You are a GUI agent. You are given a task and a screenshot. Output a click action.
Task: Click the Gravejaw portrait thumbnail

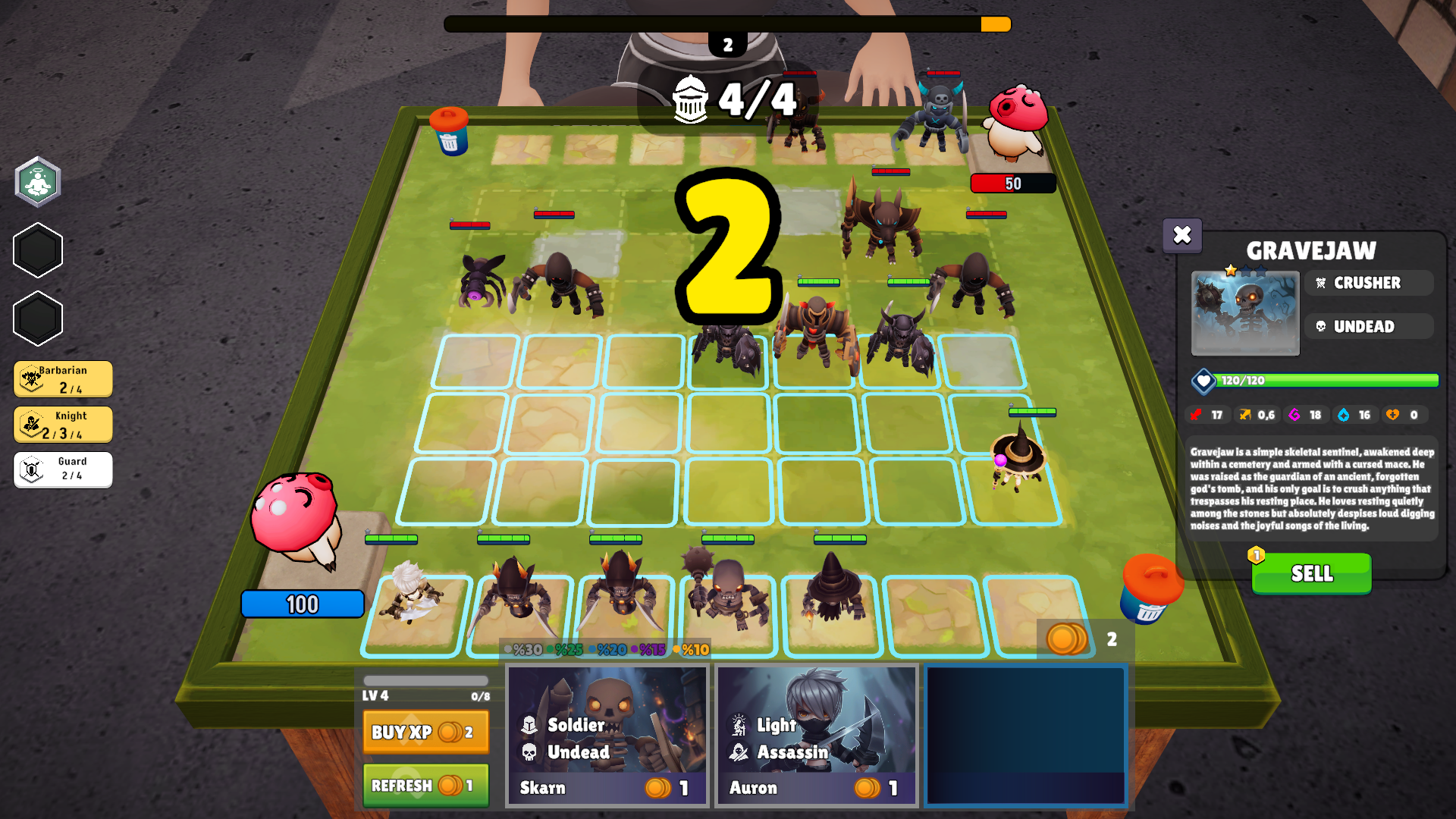[1244, 313]
